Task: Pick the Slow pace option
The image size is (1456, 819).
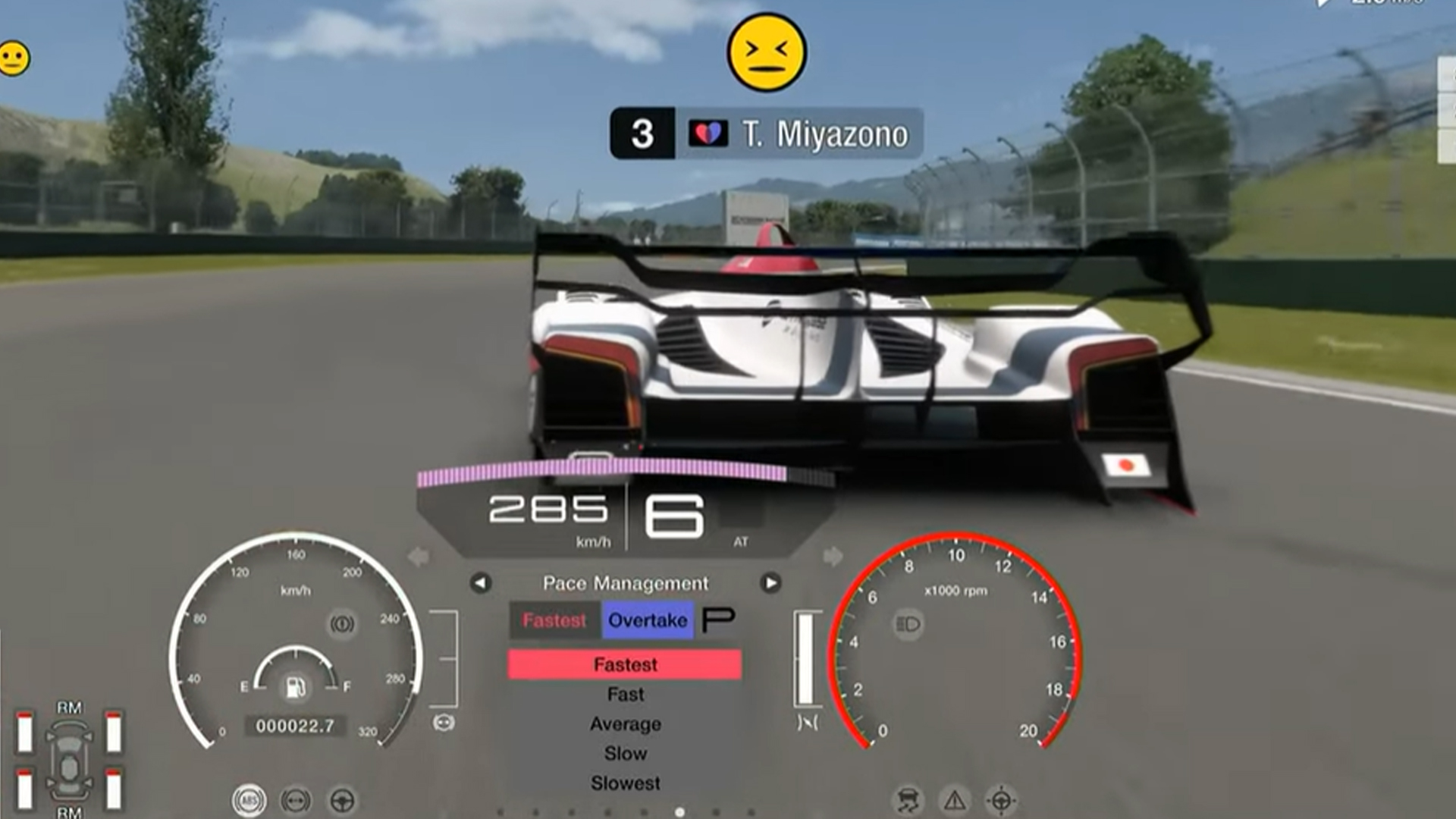Action: pos(625,753)
